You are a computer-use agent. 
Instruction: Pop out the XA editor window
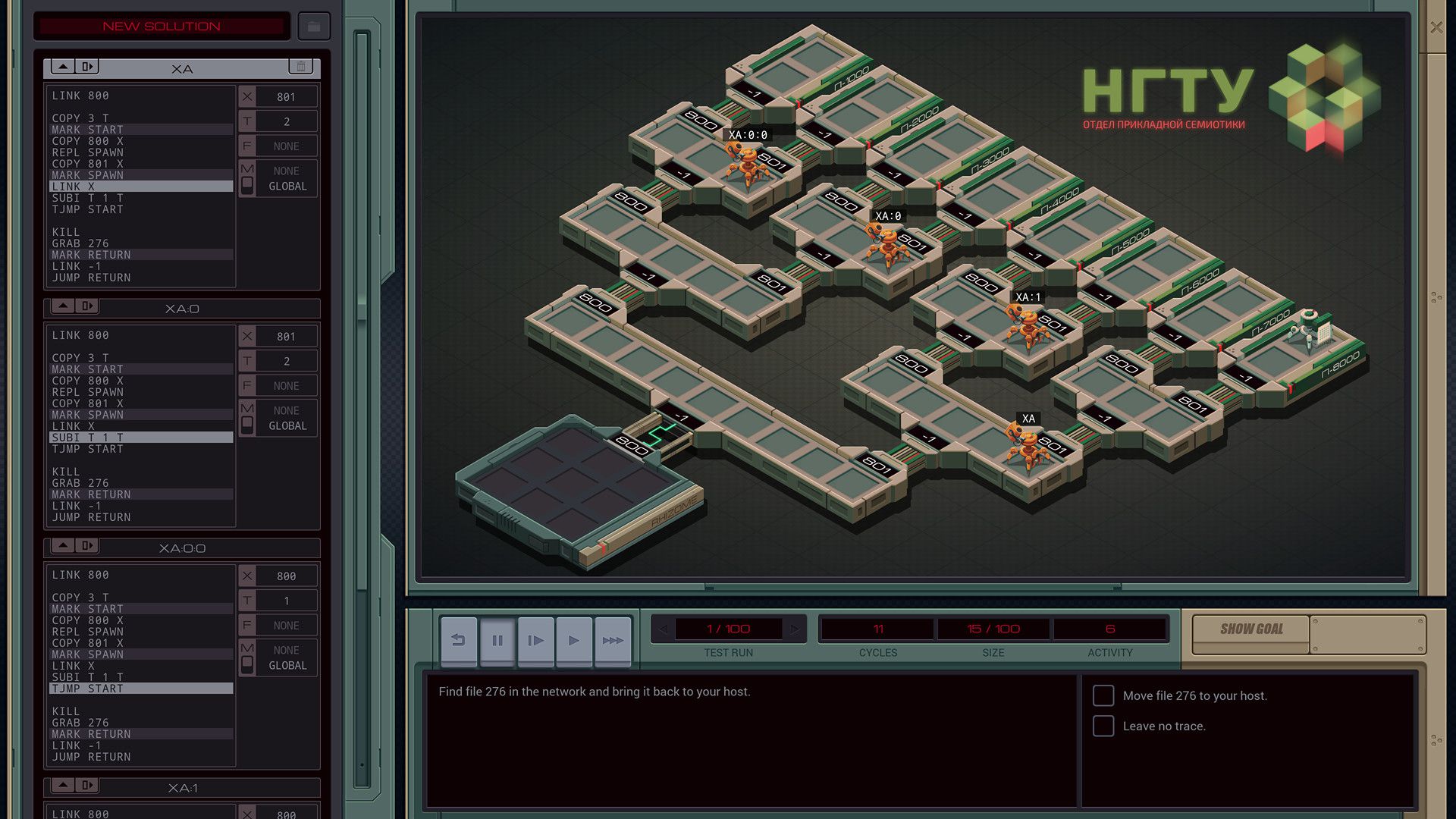point(86,66)
